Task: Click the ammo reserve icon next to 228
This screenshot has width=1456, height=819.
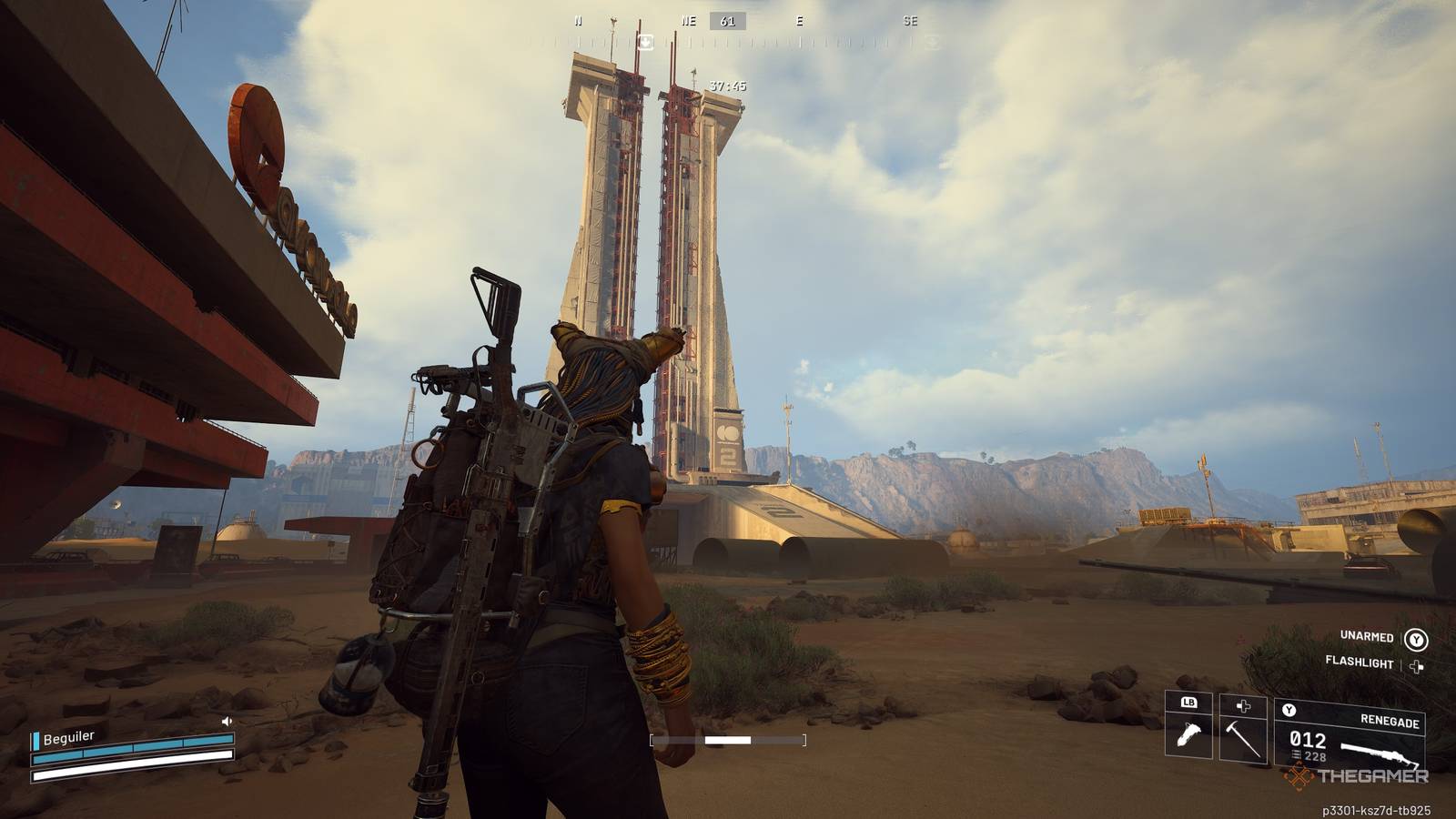Action: (1294, 754)
